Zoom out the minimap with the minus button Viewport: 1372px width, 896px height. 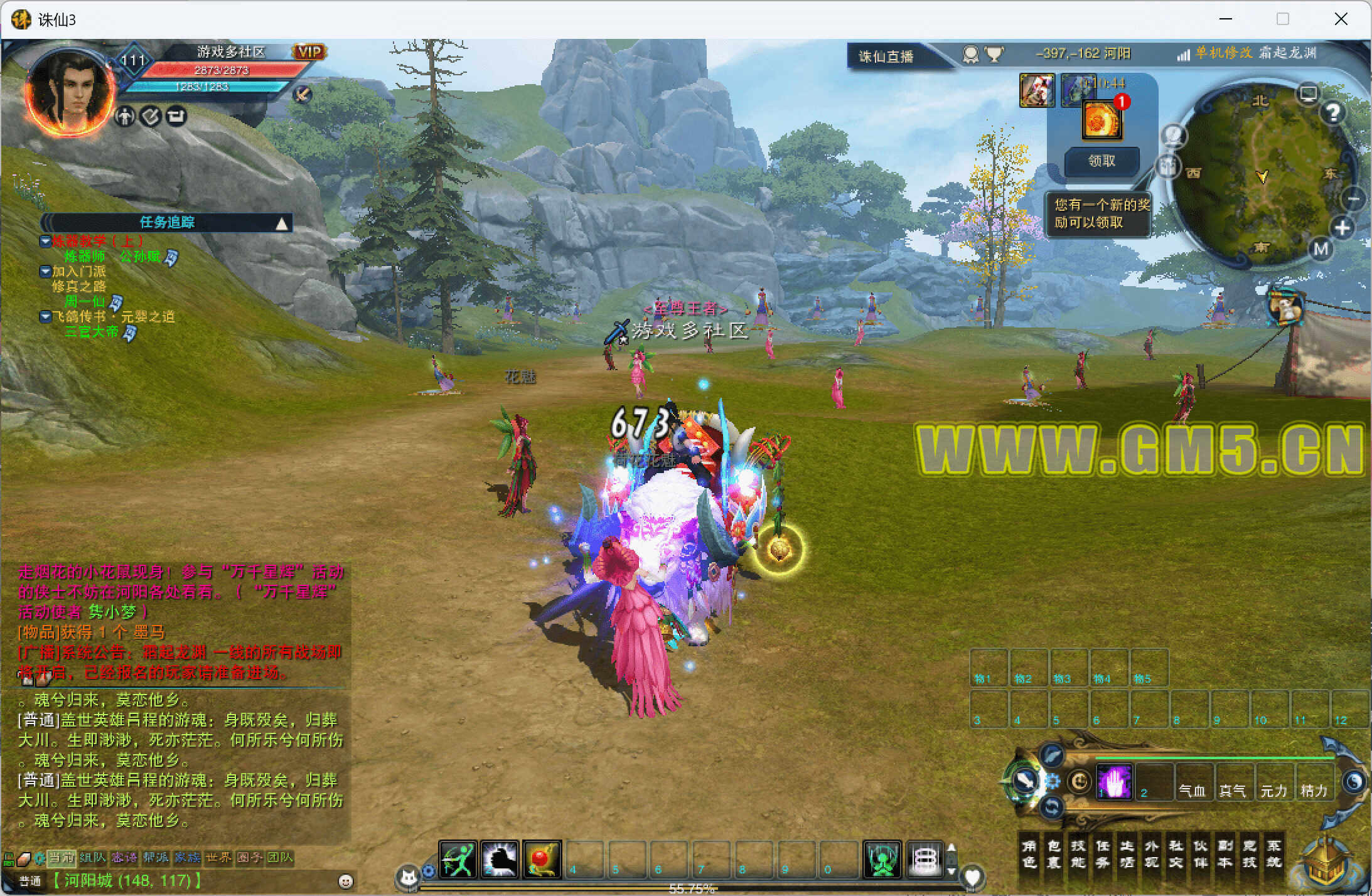coord(1353,200)
